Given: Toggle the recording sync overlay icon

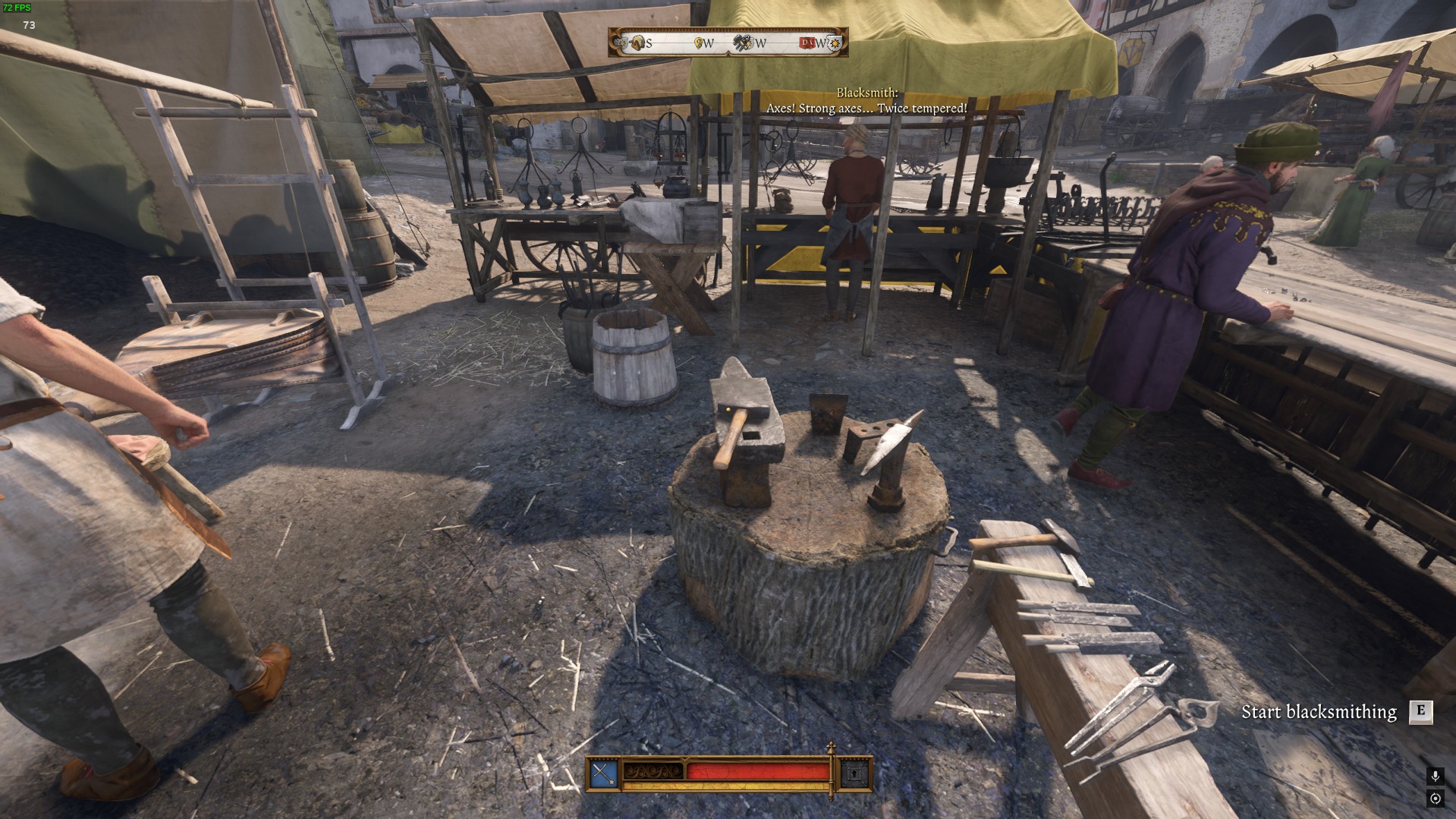Looking at the screenshot, I should [1436, 799].
